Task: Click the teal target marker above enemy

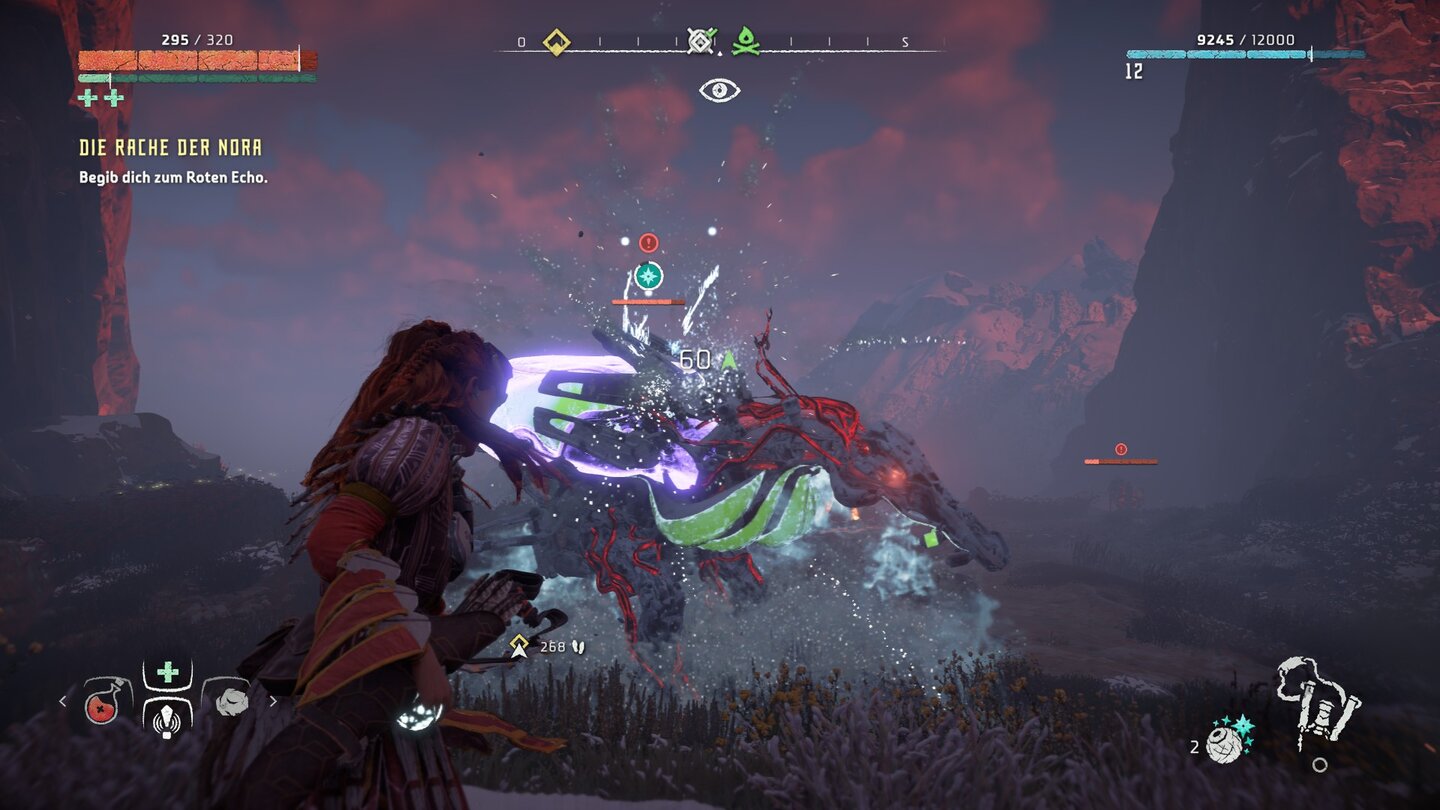Action: point(648,275)
